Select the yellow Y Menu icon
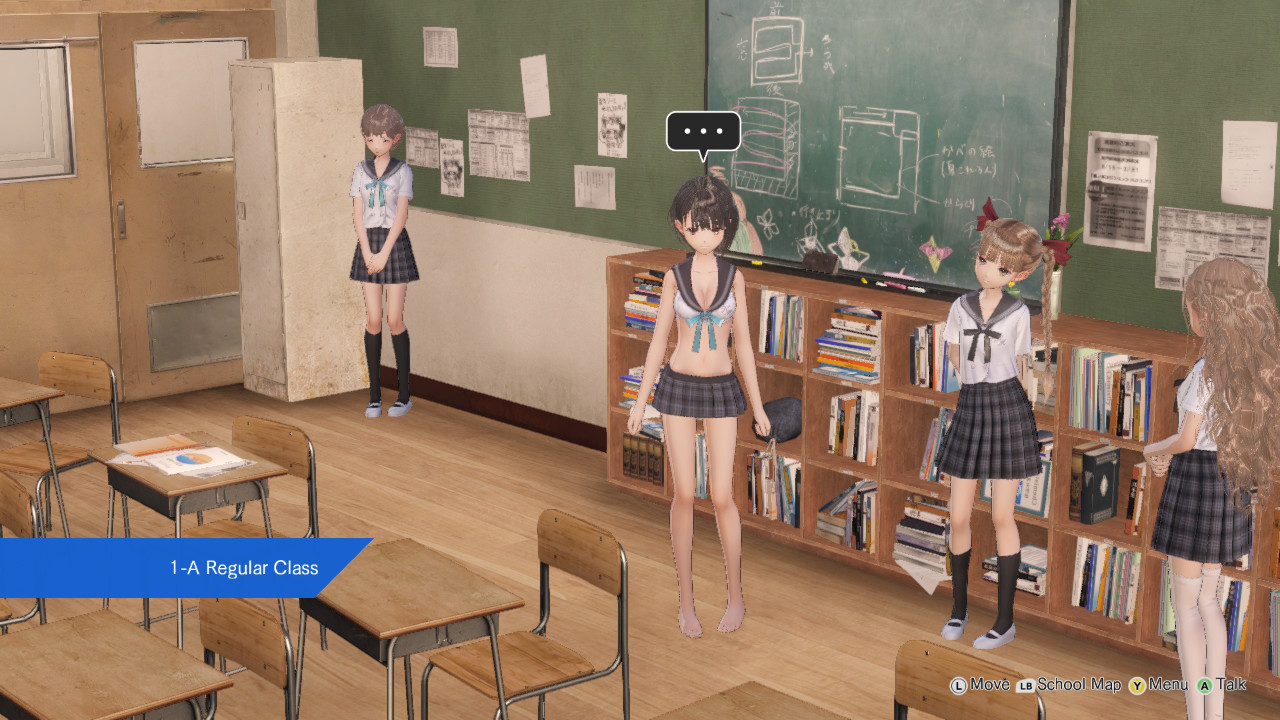This screenshot has width=1280, height=720. click(1136, 685)
